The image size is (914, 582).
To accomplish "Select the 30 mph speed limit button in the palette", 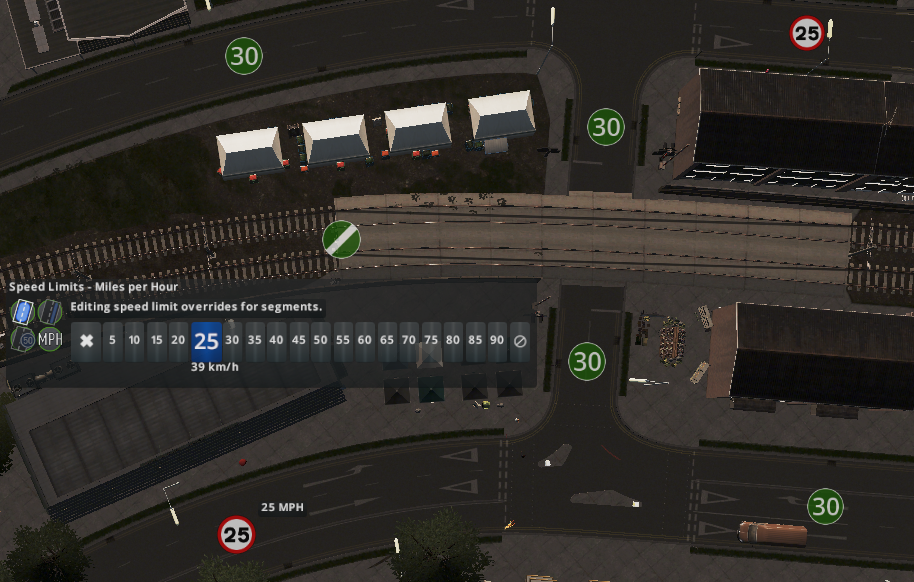I will (232, 340).
